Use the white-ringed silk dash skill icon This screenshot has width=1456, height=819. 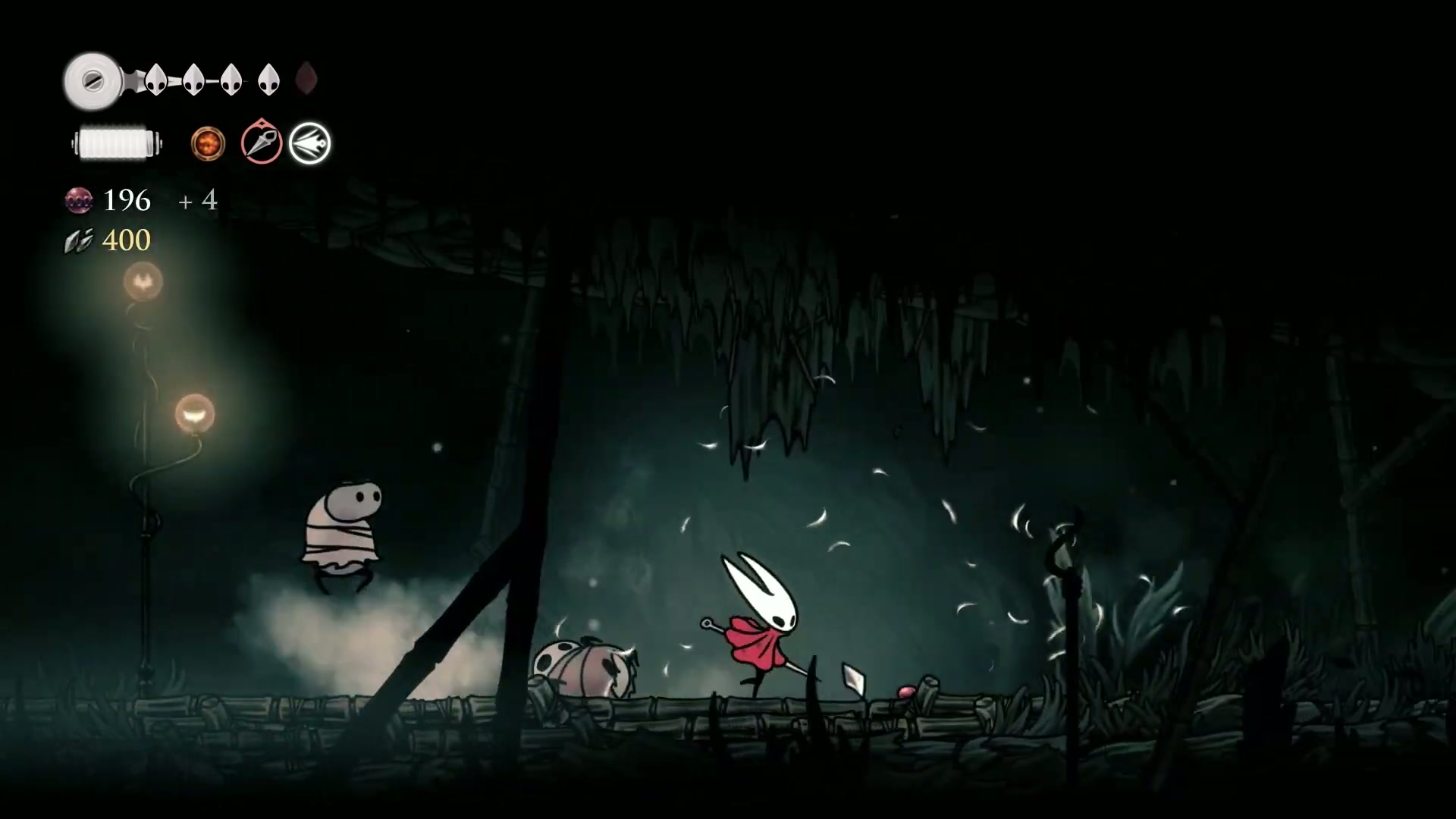[310, 143]
